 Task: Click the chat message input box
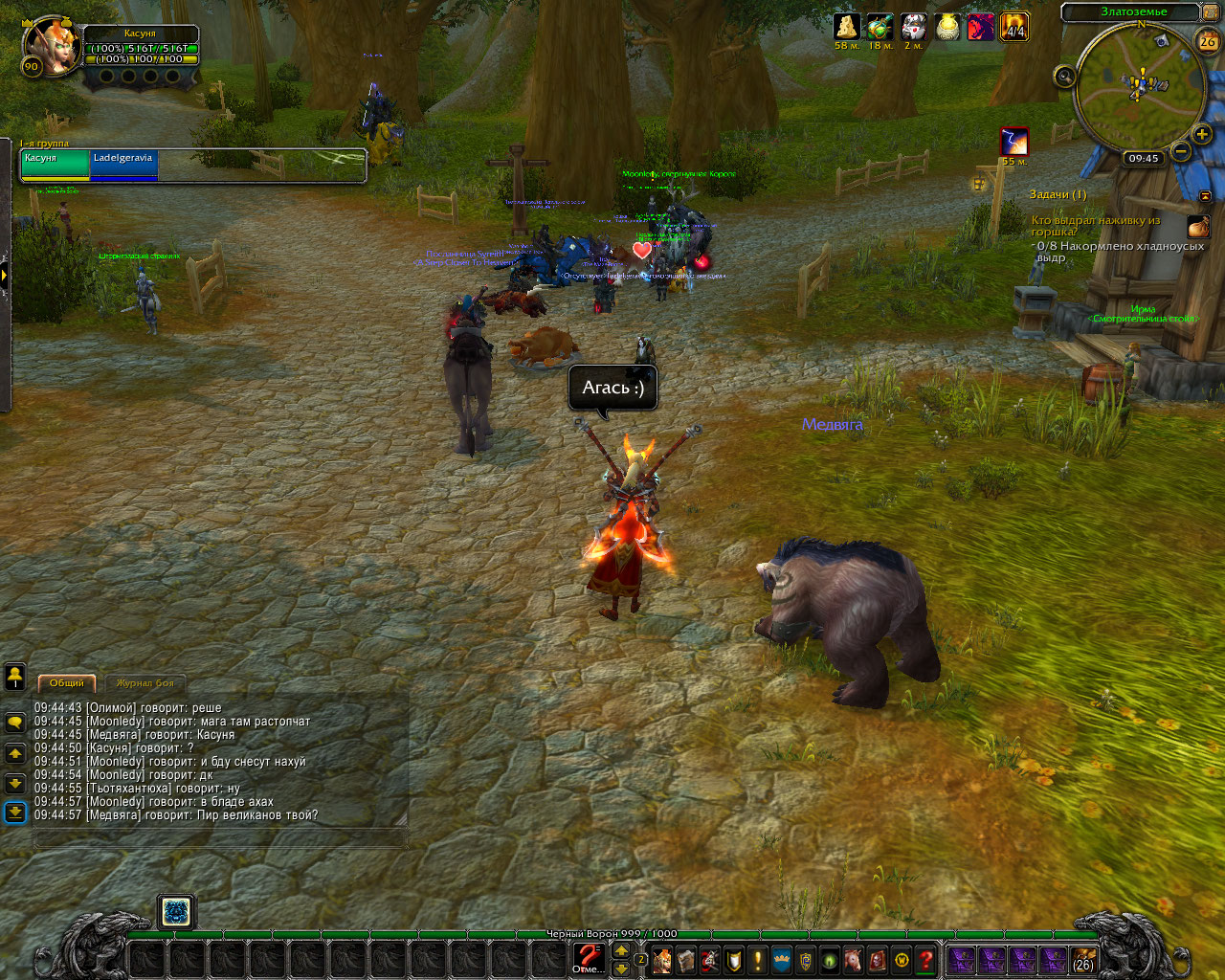coord(220,838)
